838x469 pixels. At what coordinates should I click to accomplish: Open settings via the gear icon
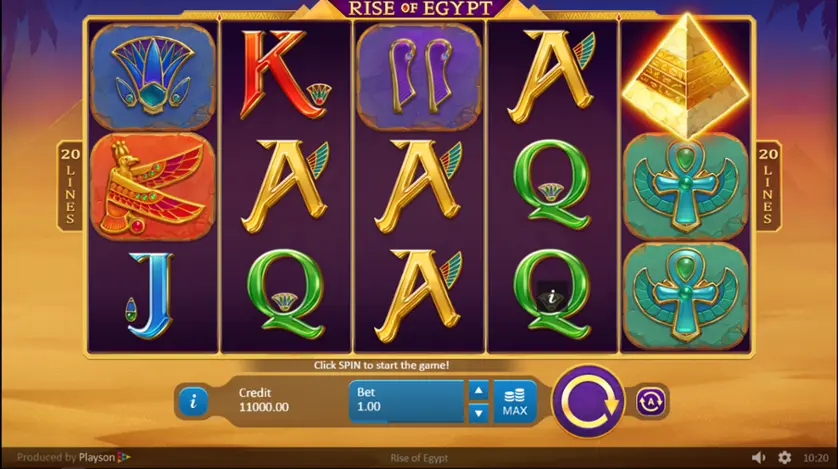[784, 457]
